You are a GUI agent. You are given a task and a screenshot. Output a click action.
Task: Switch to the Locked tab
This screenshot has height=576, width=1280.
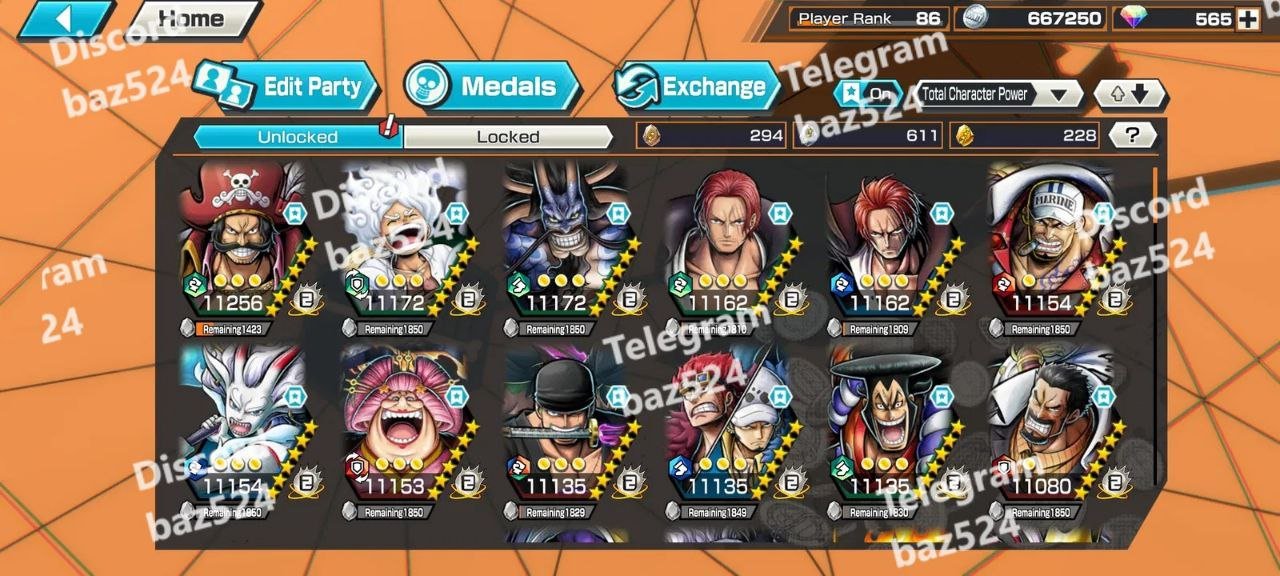508,137
